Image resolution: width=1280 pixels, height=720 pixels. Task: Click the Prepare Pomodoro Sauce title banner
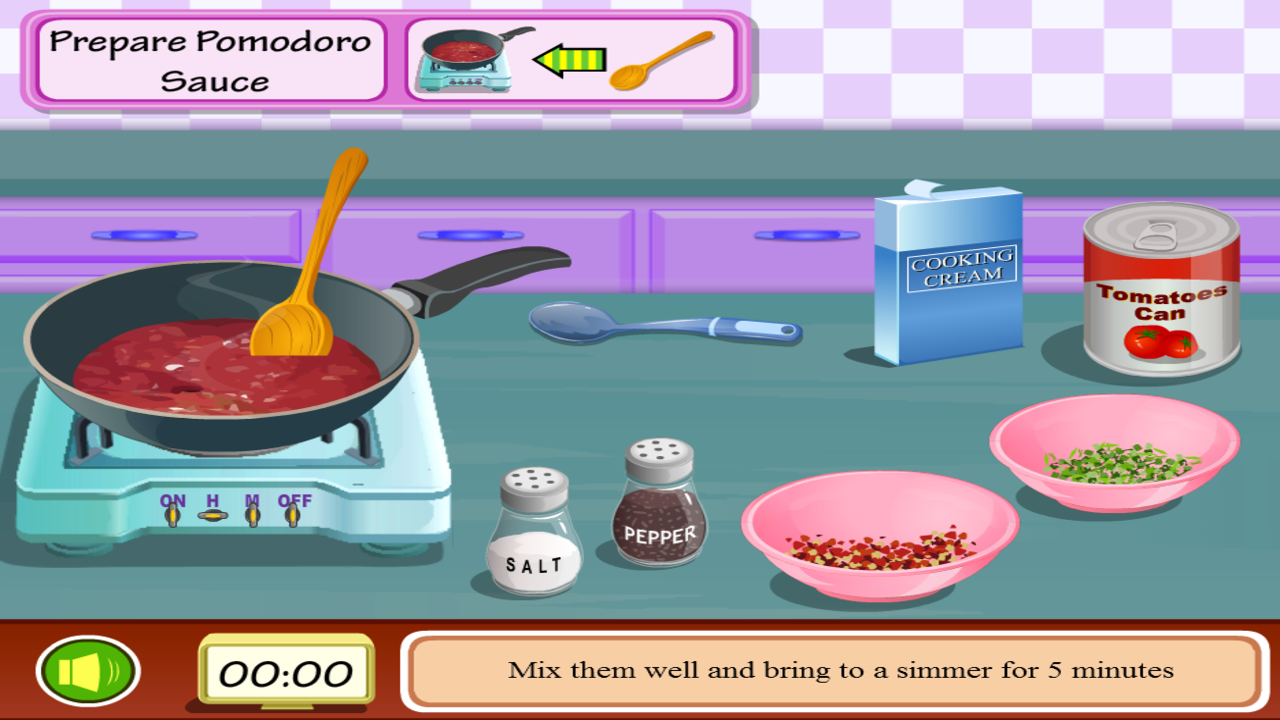point(208,60)
